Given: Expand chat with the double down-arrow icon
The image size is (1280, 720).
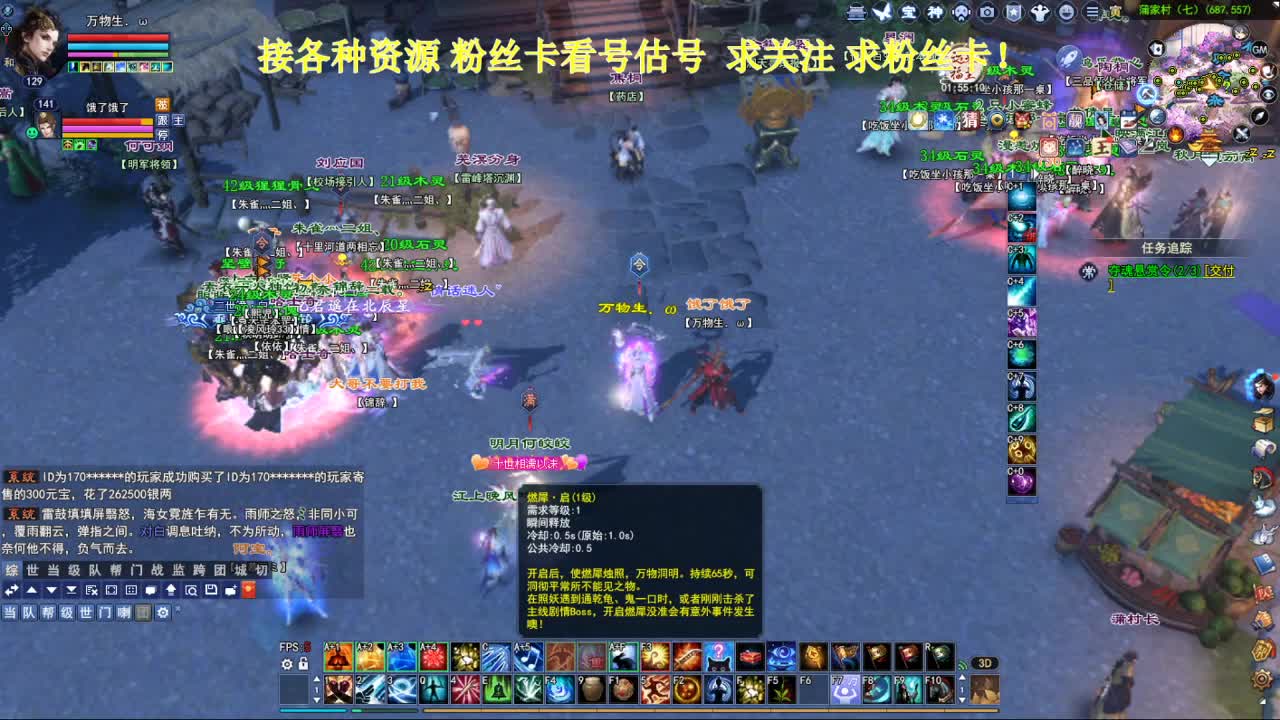Looking at the screenshot, I should [x=71, y=590].
